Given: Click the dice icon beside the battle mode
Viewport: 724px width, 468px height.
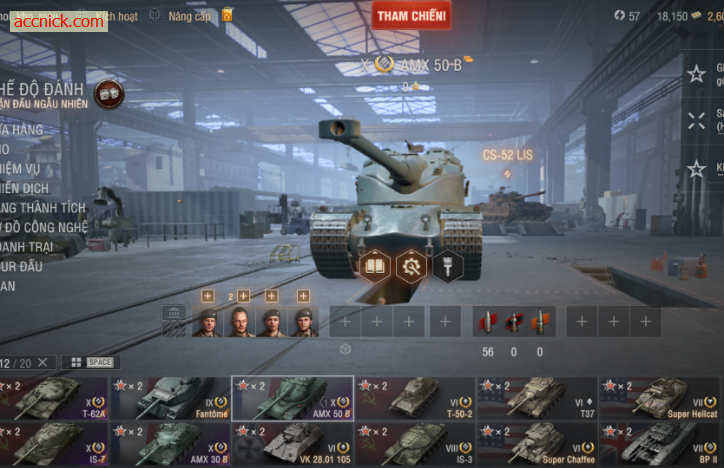Looking at the screenshot, I should pyautogui.click(x=108, y=94).
